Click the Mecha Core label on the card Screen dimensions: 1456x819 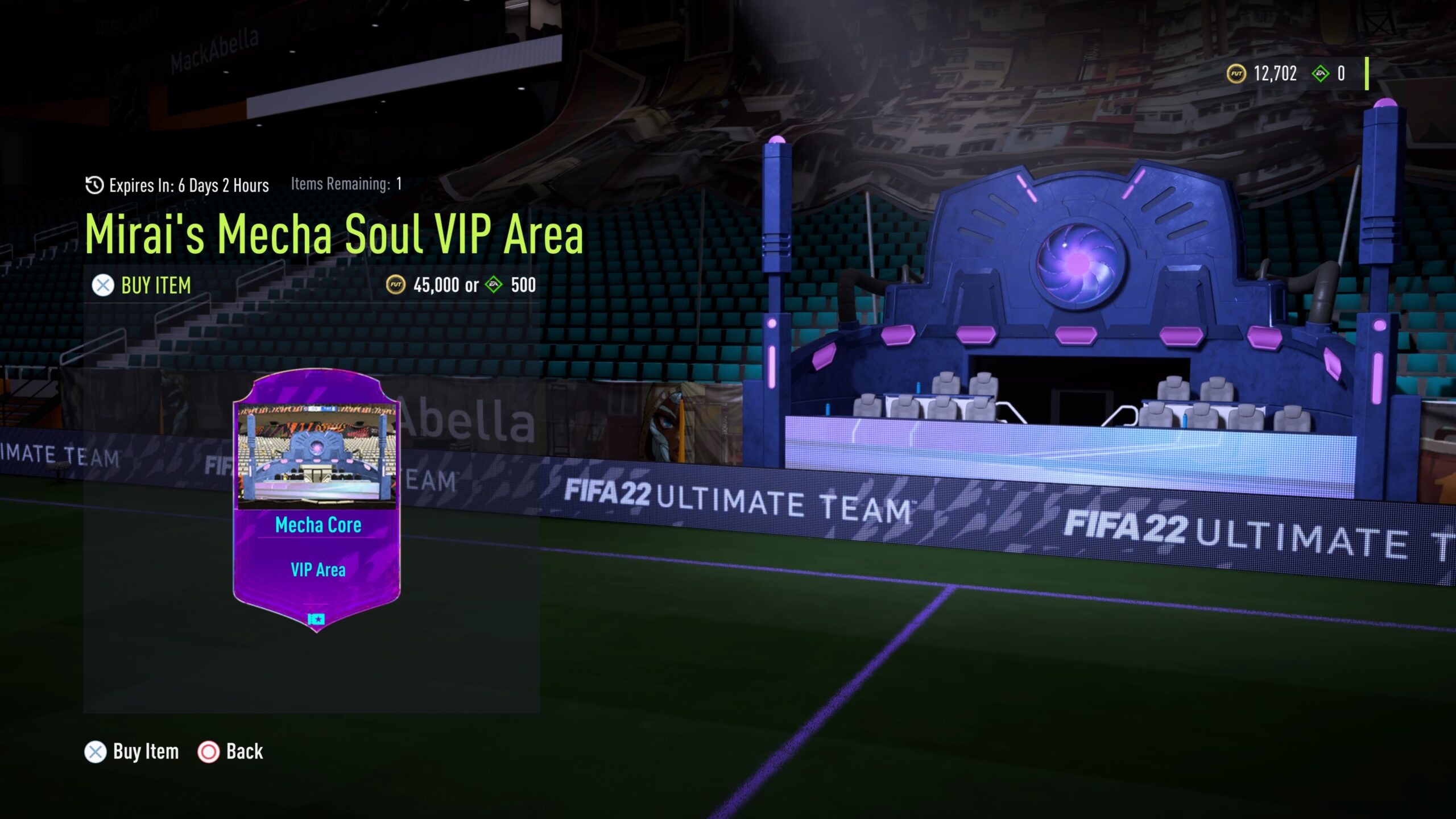point(318,526)
